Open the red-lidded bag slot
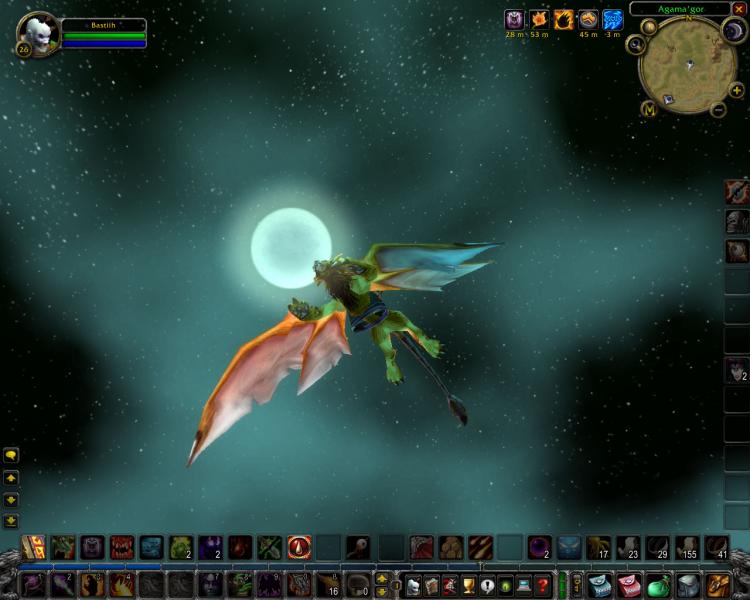Image resolution: width=750 pixels, height=600 pixels. point(628,585)
